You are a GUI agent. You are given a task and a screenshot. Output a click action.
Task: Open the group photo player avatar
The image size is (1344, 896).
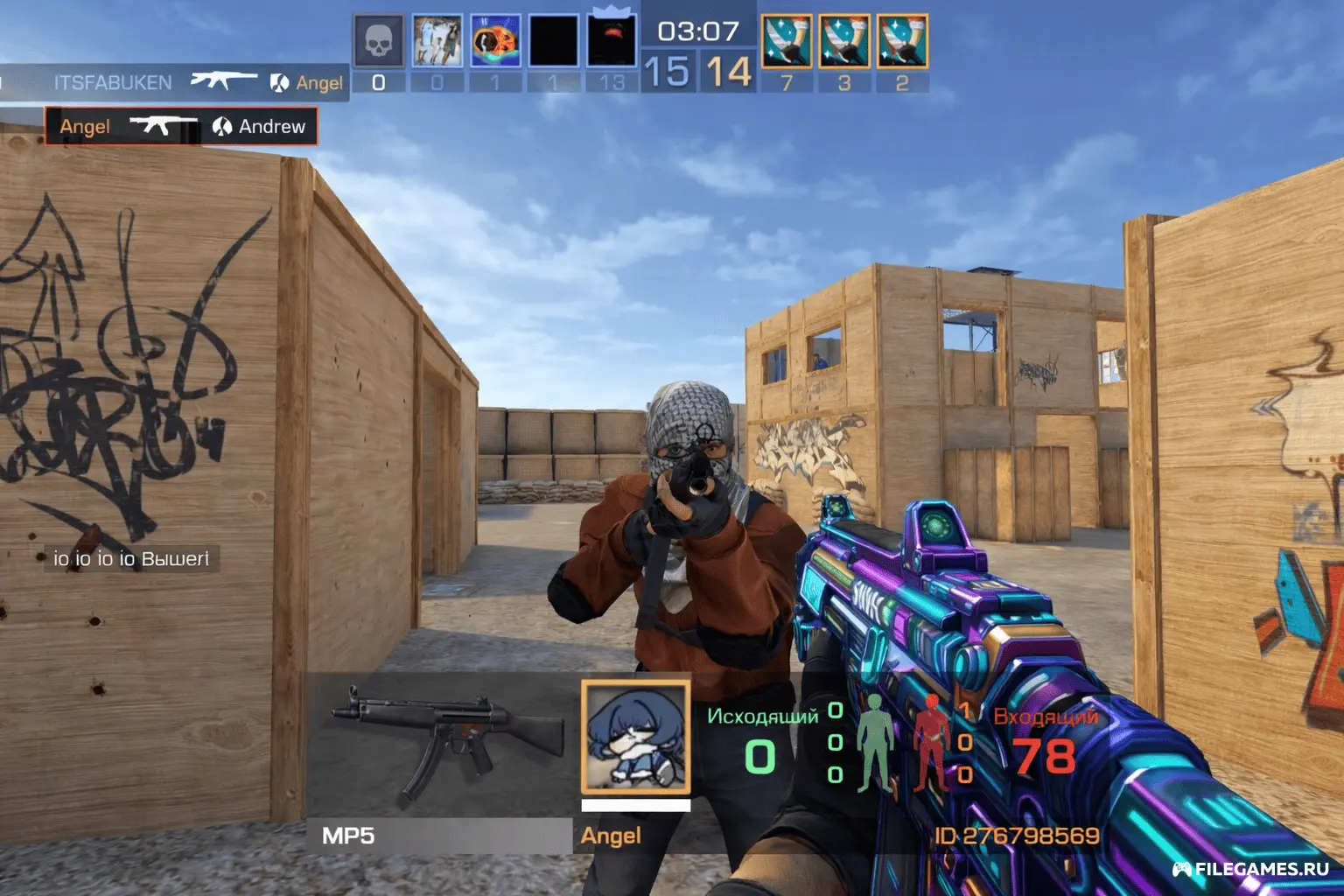[x=437, y=40]
